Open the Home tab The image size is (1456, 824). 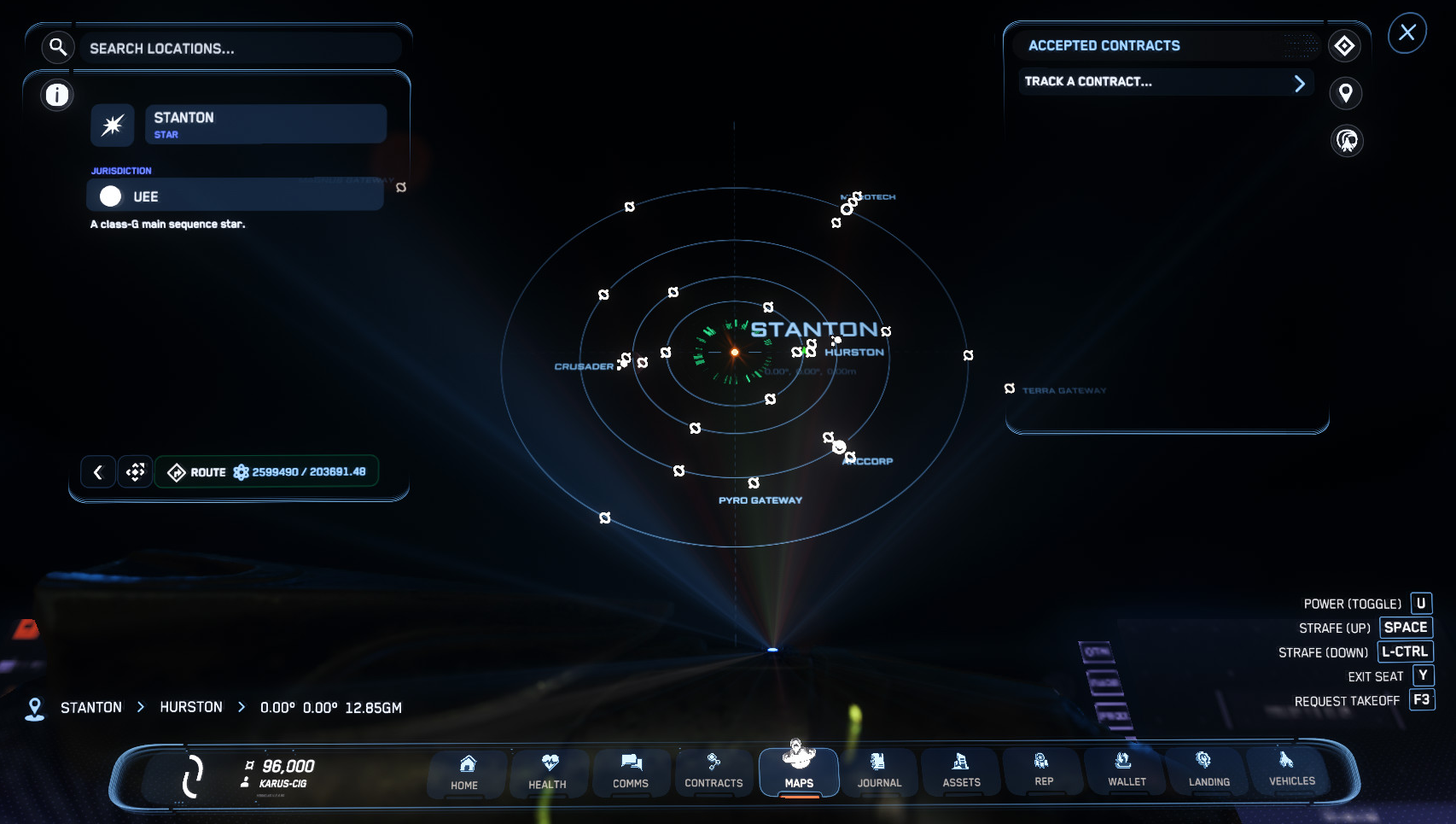coord(465,772)
